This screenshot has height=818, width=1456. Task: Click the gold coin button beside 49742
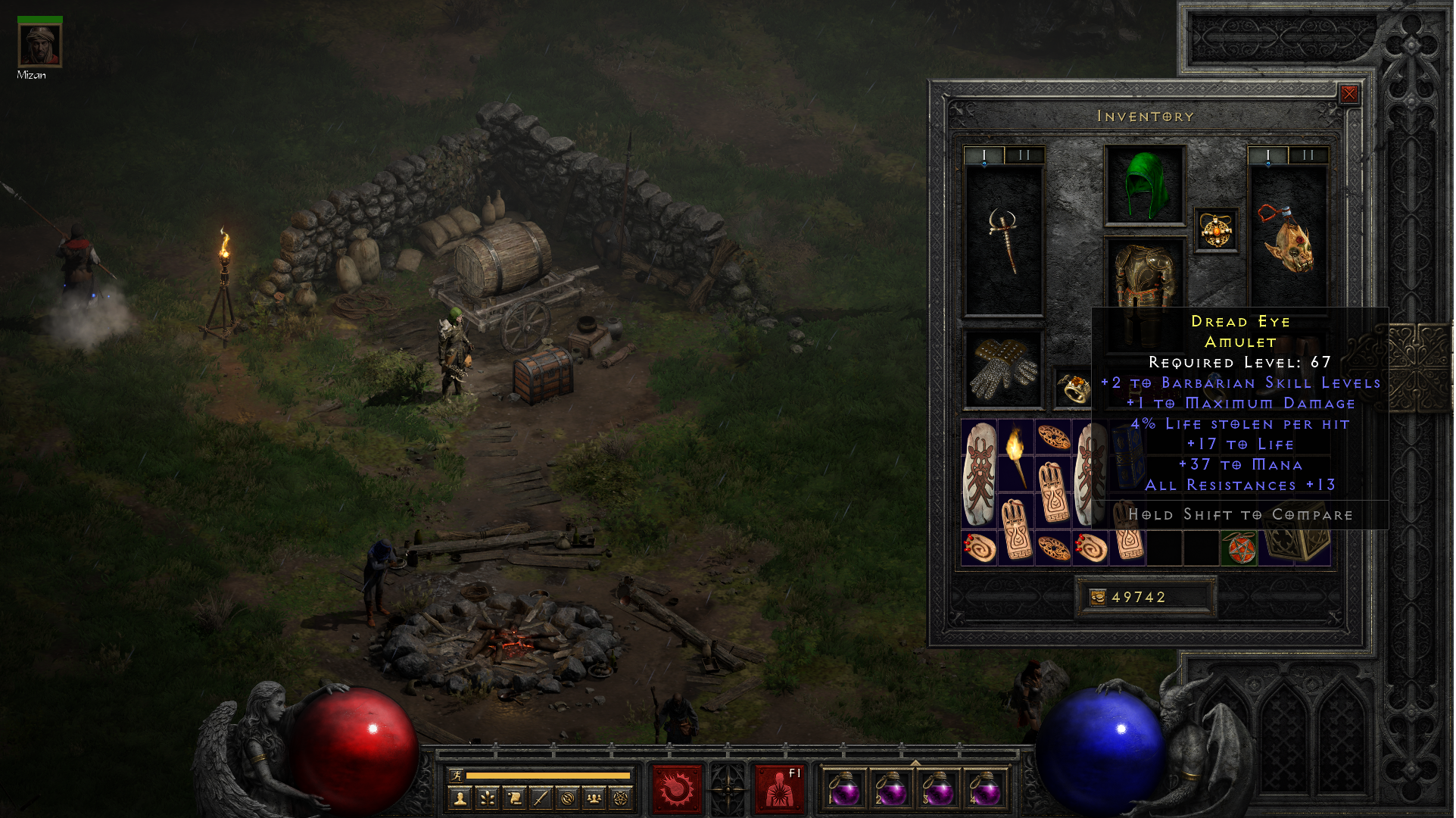point(1098,598)
